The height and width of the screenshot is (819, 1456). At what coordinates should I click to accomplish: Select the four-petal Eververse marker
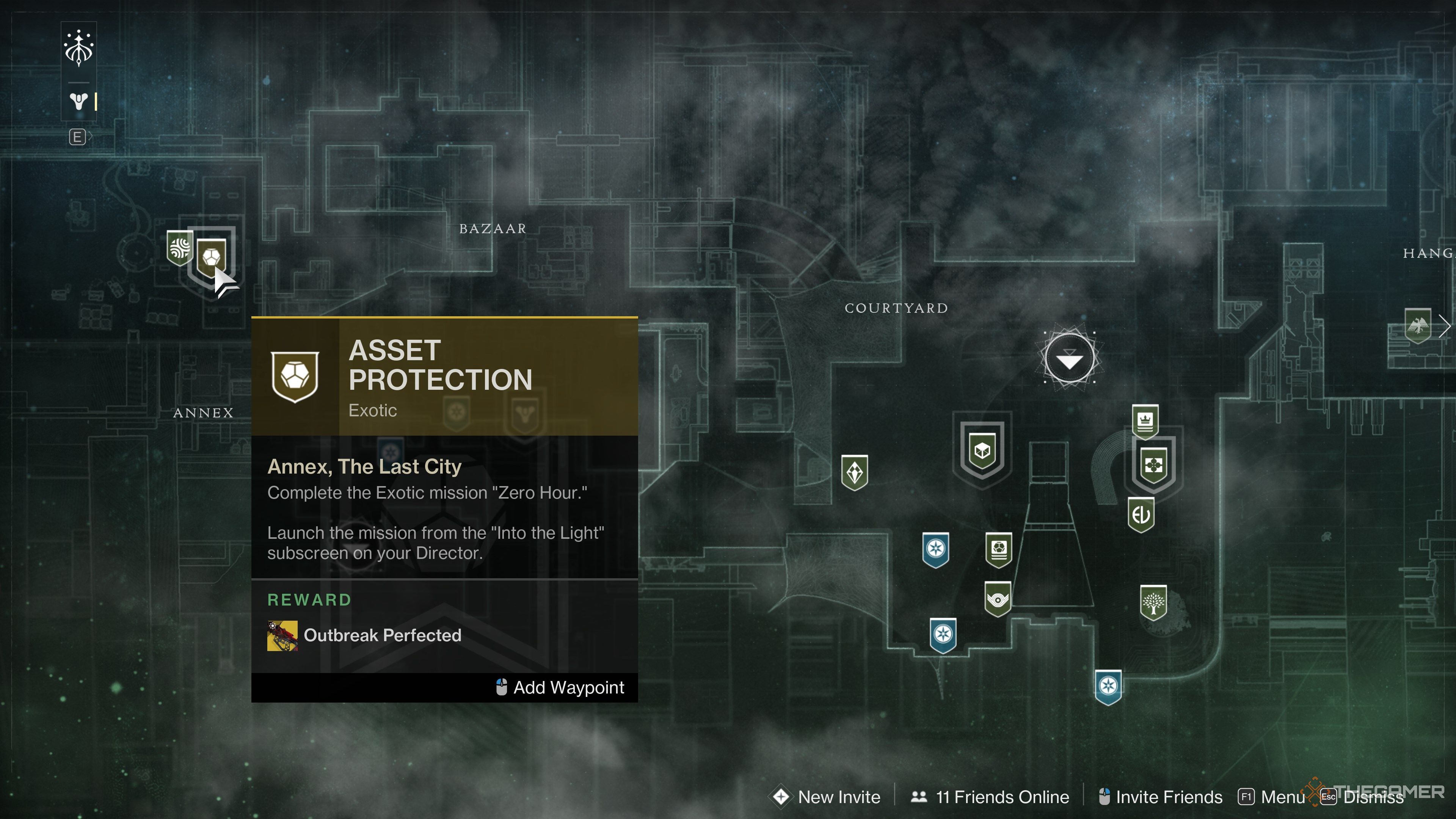pos(1153,465)
